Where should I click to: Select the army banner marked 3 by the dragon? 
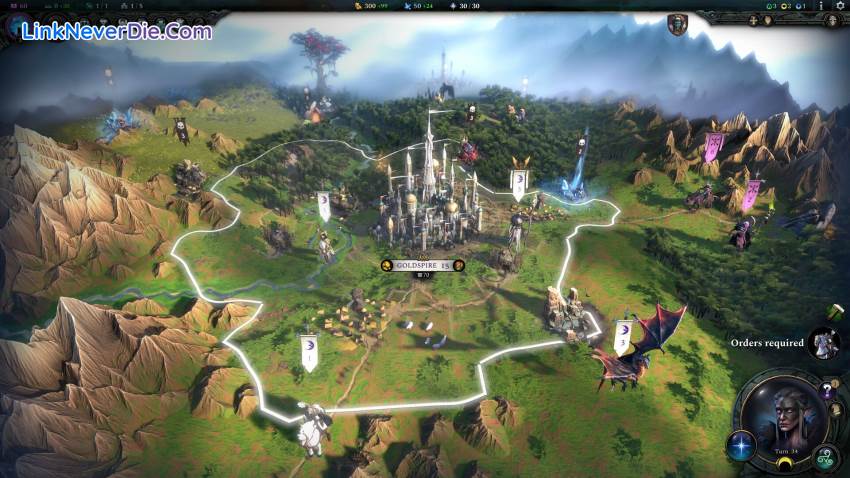click(x=621, y=337)
